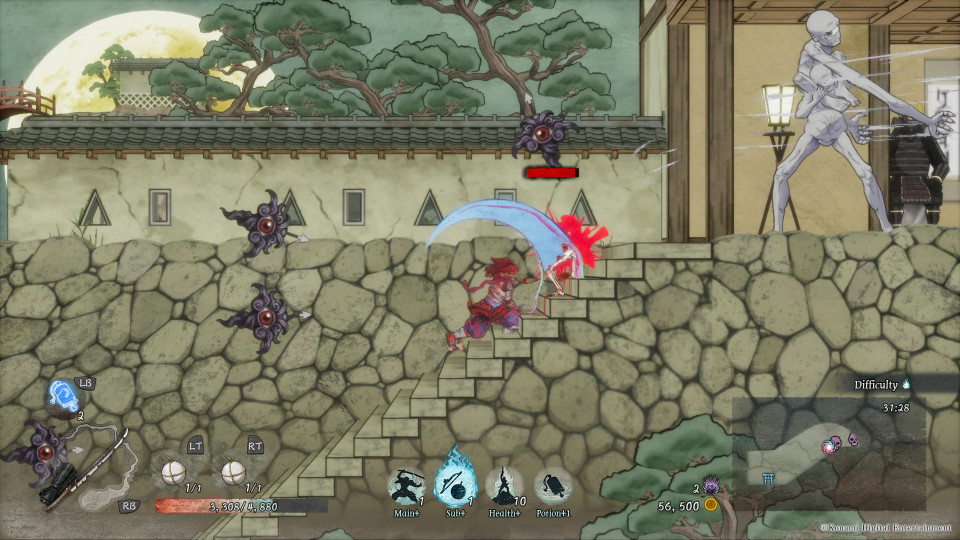This screenshot has height=540, width=960.
Task: Use the white orb item under RT
Action: [x=234, y=470]
